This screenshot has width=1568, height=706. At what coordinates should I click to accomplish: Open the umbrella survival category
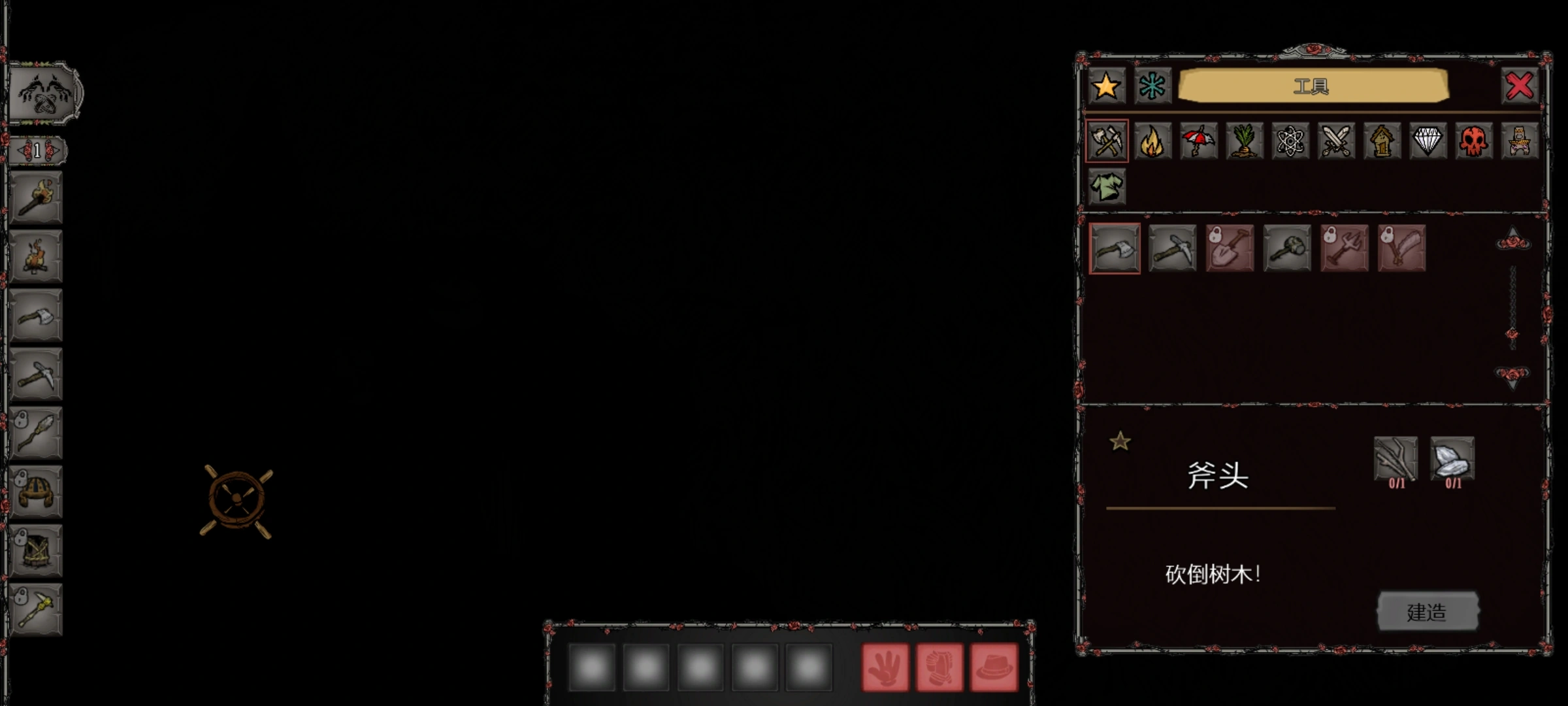[x=1198, y=141]
